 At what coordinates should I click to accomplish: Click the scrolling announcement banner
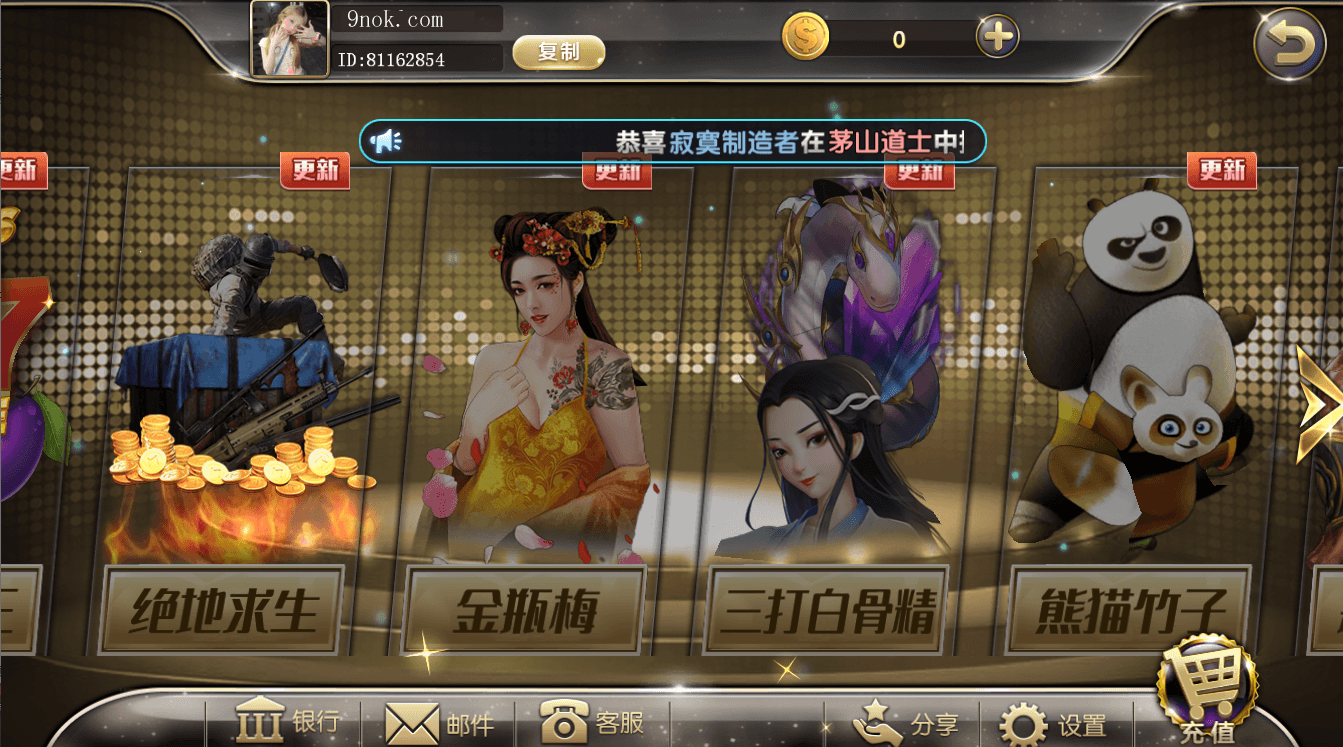click(x=673, y=142)
